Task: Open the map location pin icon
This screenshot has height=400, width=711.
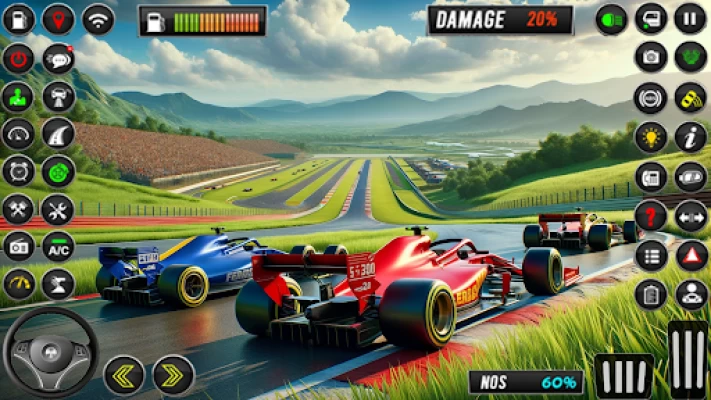Action: click(x=58, y=18)
